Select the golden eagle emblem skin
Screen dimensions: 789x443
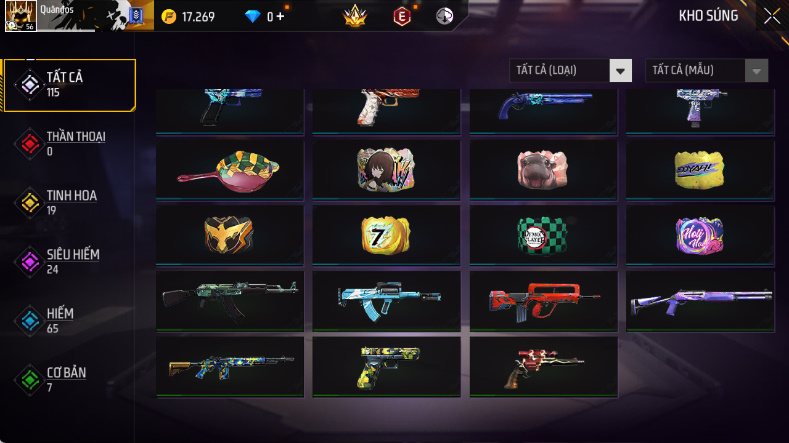pos(230,233)
